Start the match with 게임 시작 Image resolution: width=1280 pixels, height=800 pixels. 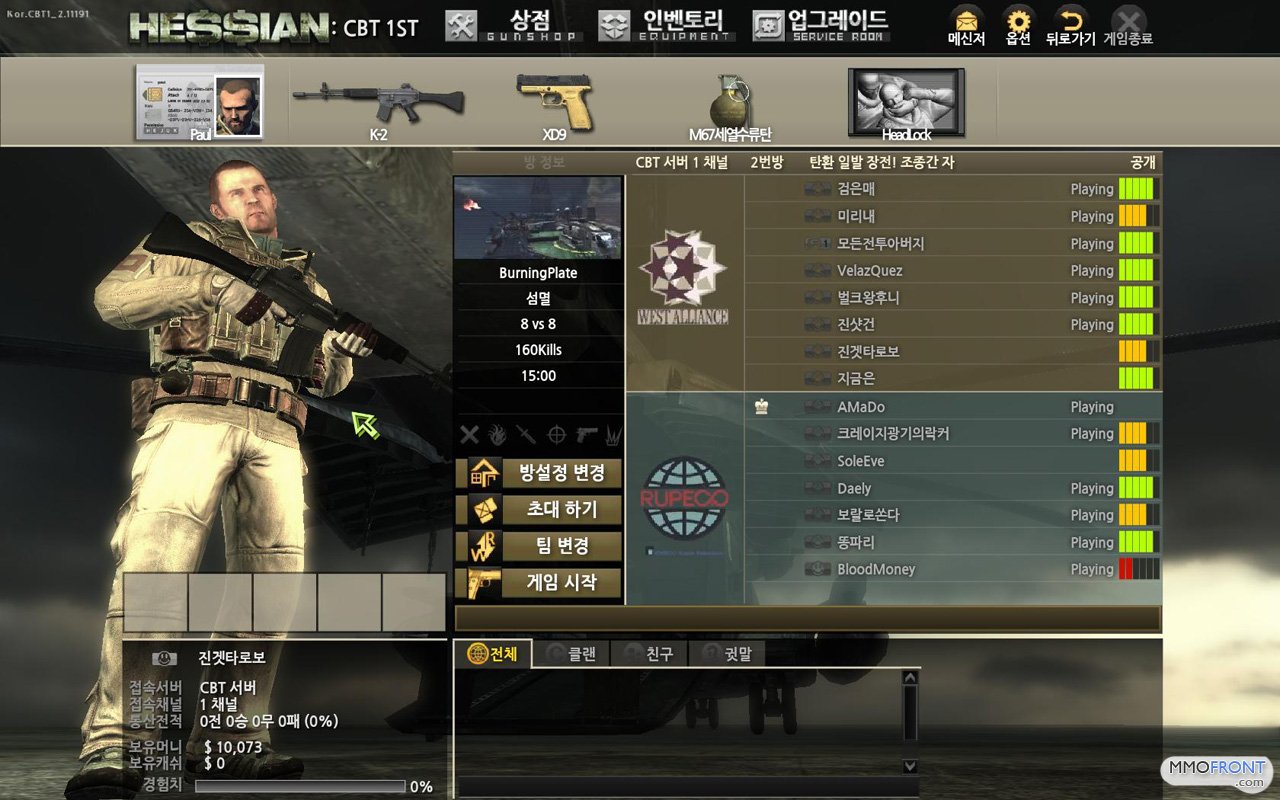539,583
